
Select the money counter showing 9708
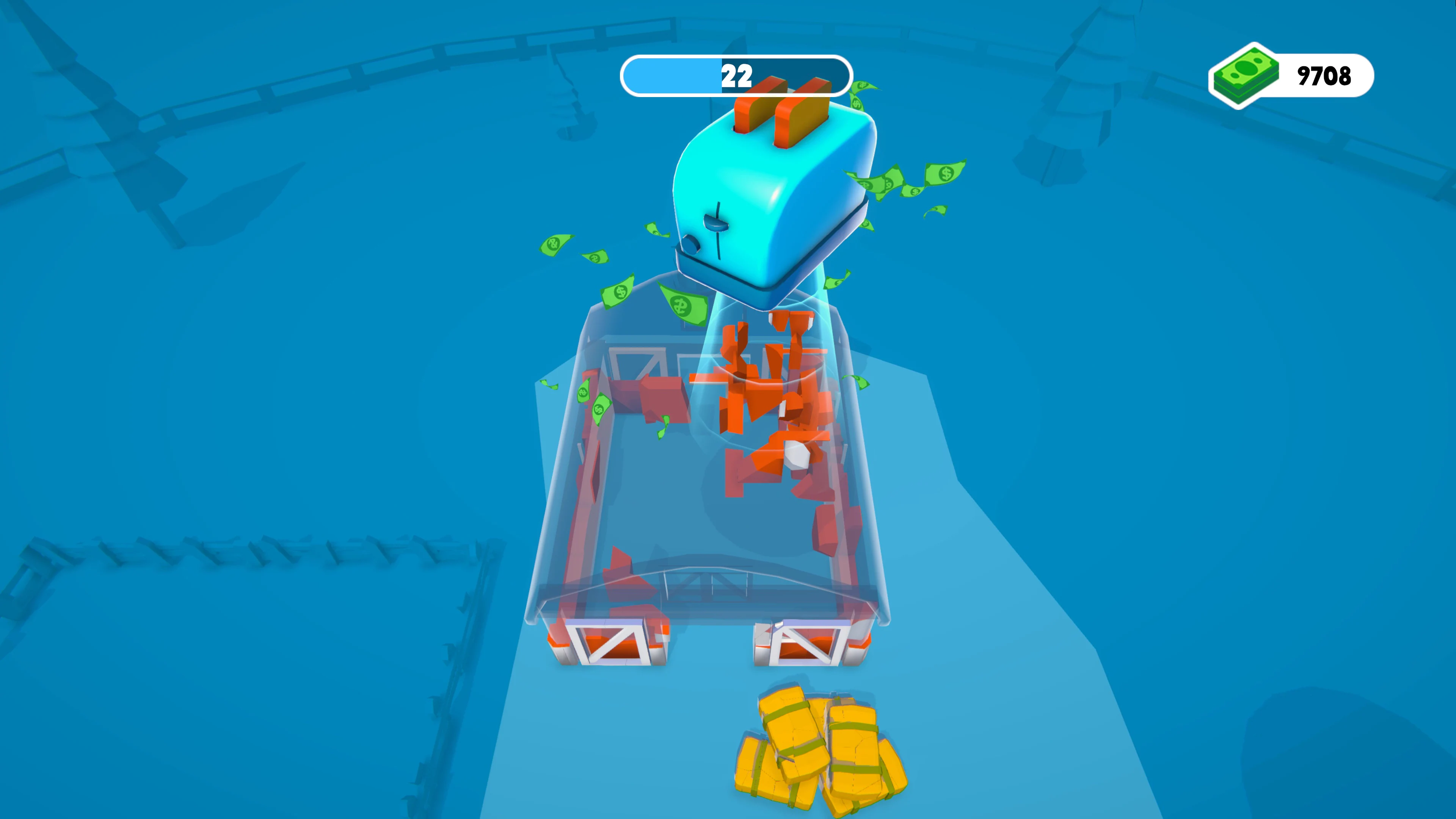coord(1326,75)
